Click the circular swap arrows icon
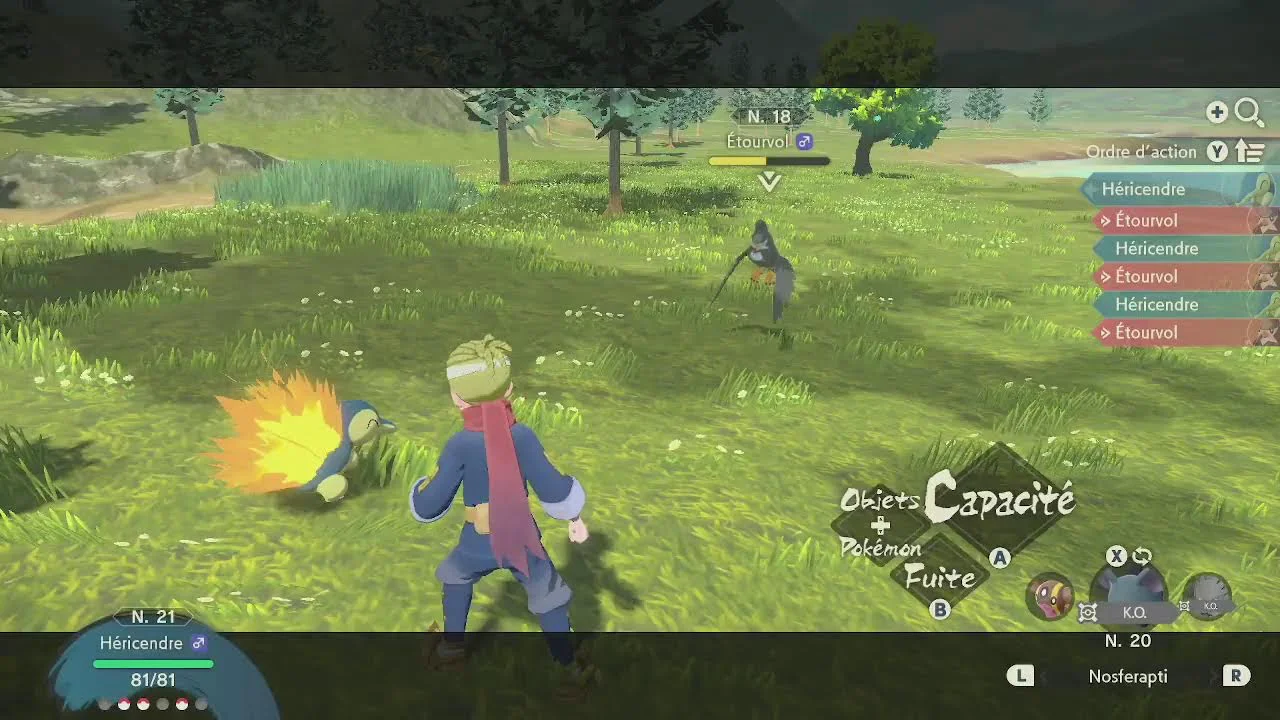The height and width of the screenshot is (720, 1280). click(1142, 556)
